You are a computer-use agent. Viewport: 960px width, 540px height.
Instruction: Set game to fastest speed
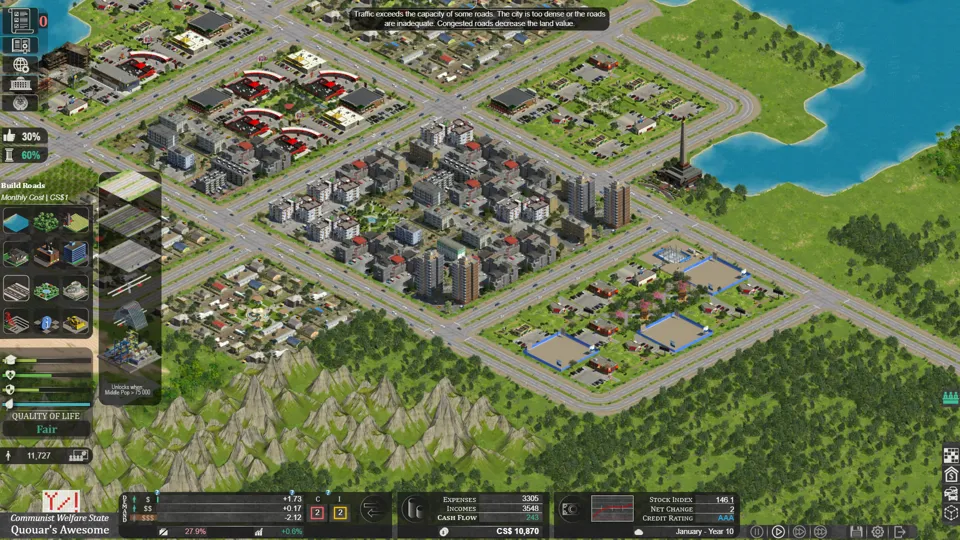820,532
